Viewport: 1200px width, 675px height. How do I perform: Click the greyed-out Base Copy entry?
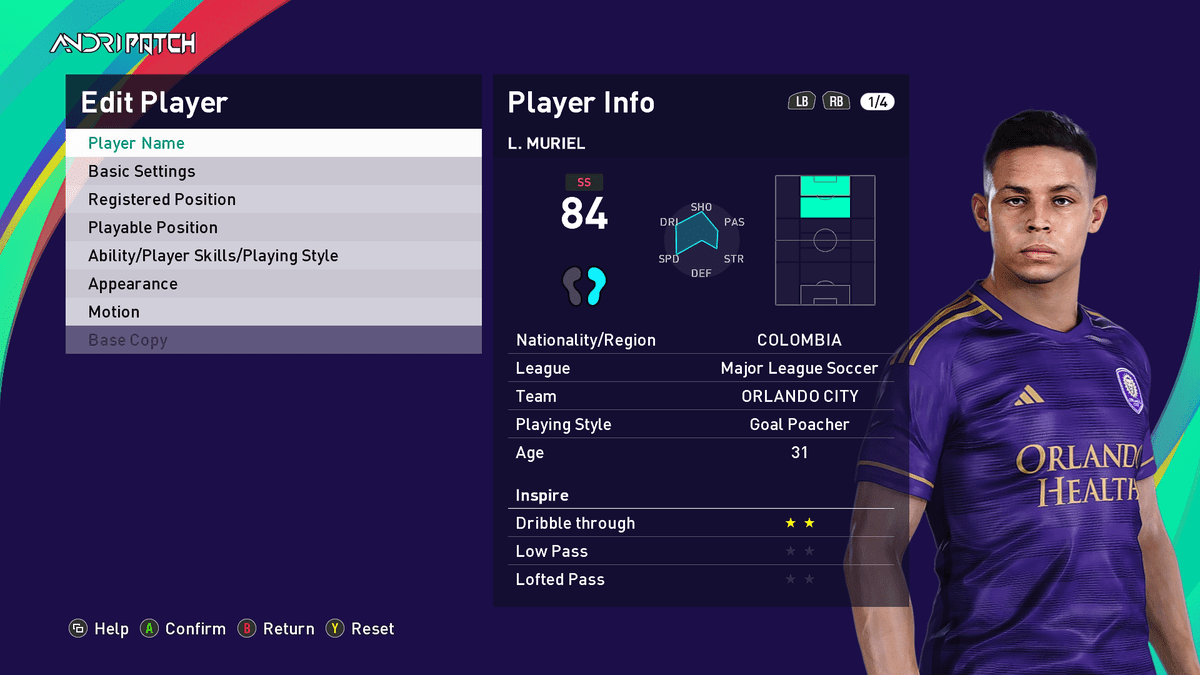(273, 339)
